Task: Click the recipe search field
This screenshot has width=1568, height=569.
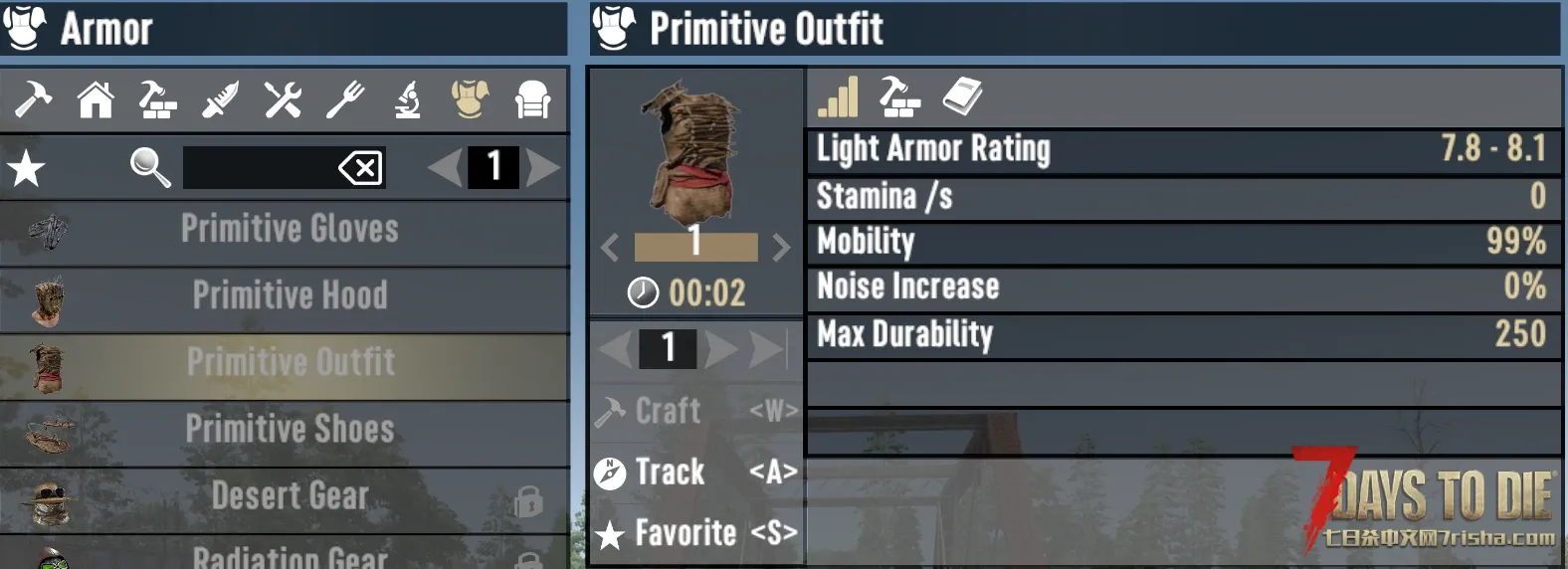Action: [x=259, y=168]
